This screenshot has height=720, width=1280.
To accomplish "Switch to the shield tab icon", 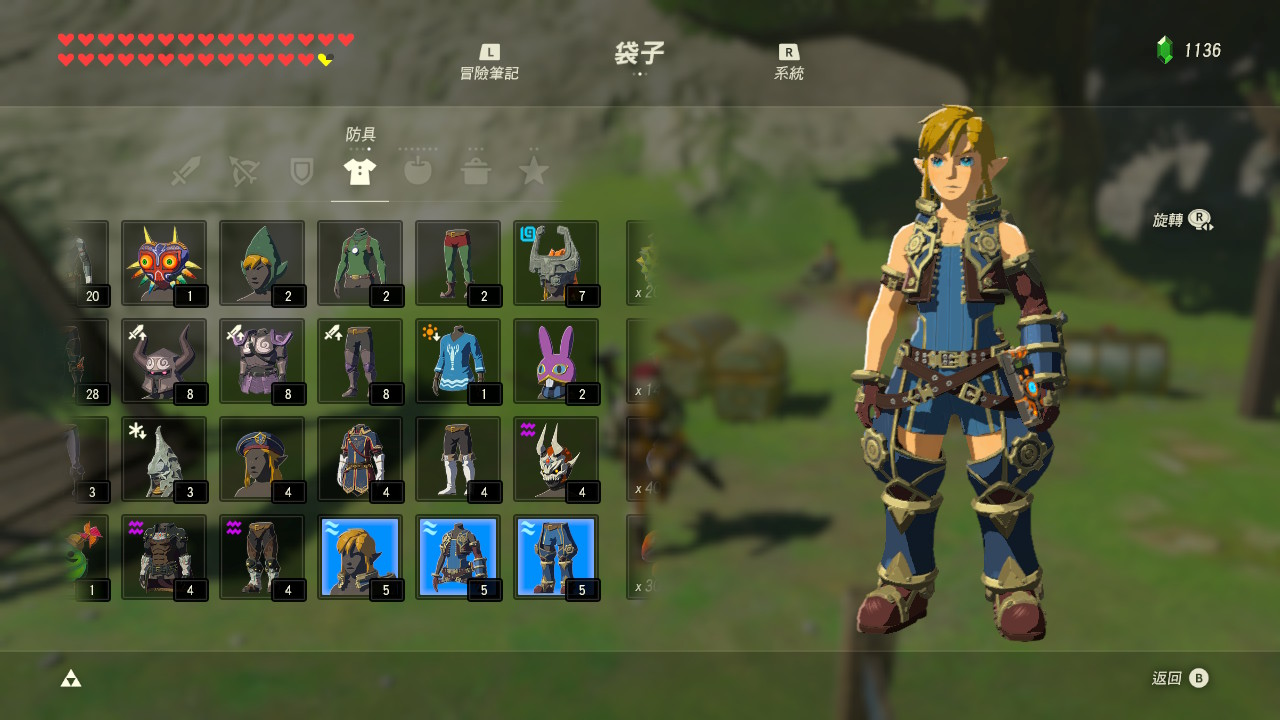I will pos(301,170).
